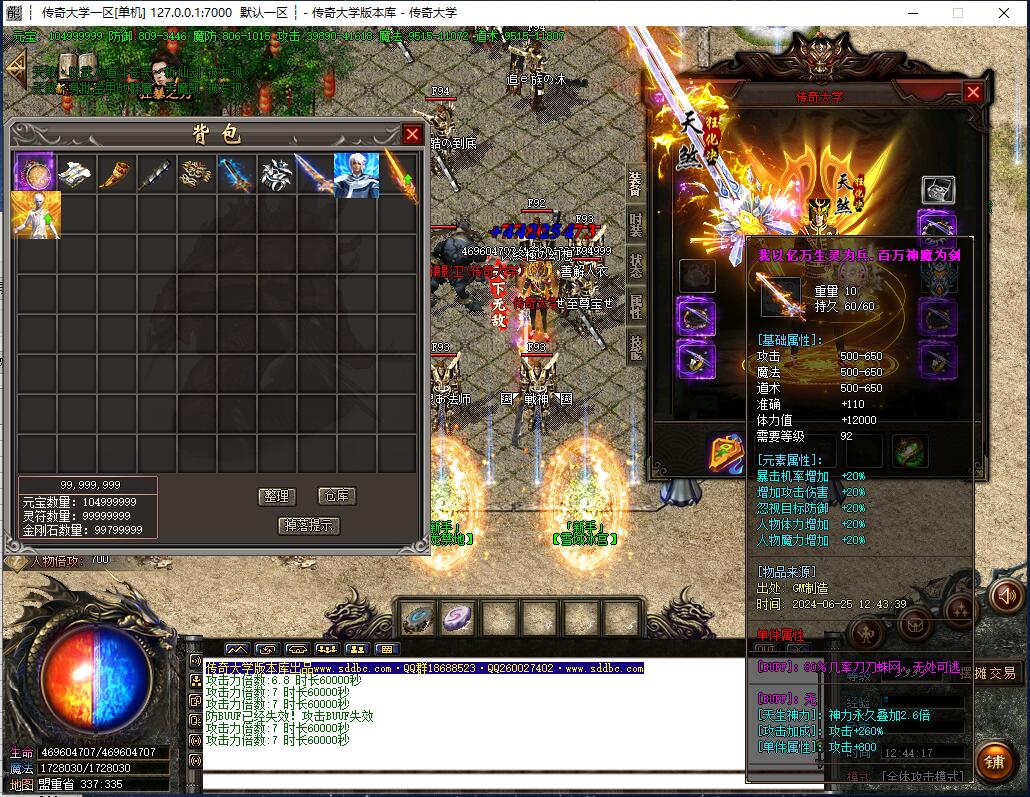The height and width of the screenshot is (797, 1030).
Task: Select the golden winged figure item
Action: [x=36, y=215]
